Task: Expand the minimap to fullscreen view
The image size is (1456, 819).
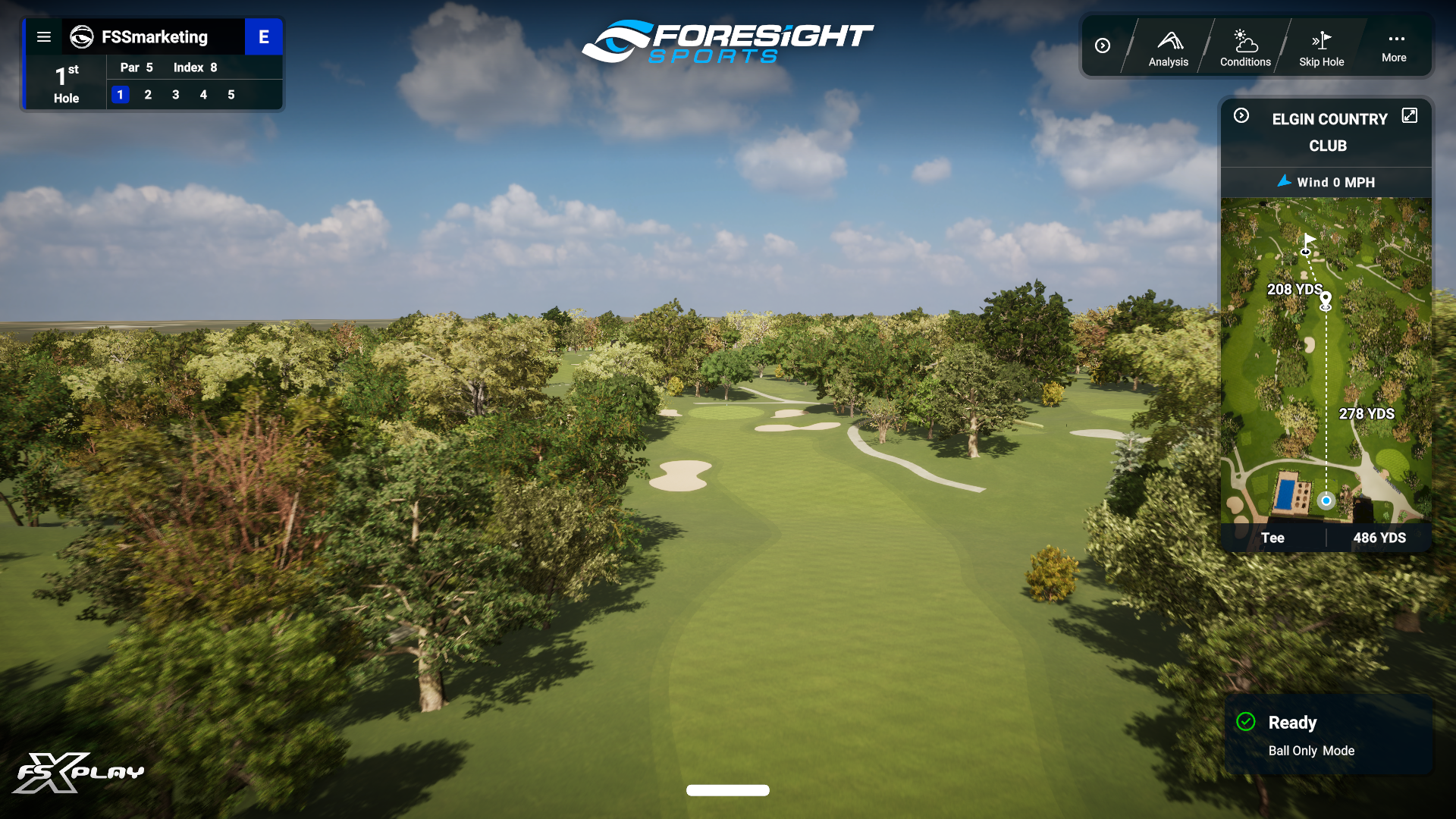Action: (x=1410, y=115)
